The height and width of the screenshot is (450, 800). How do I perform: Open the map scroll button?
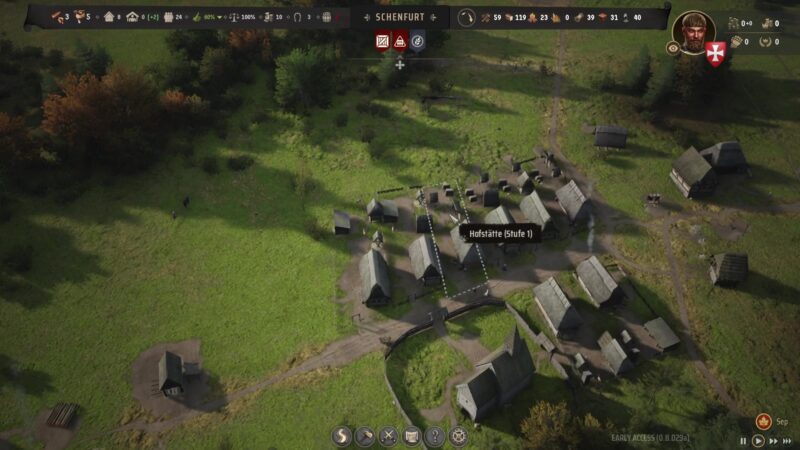tap(411, 436)
